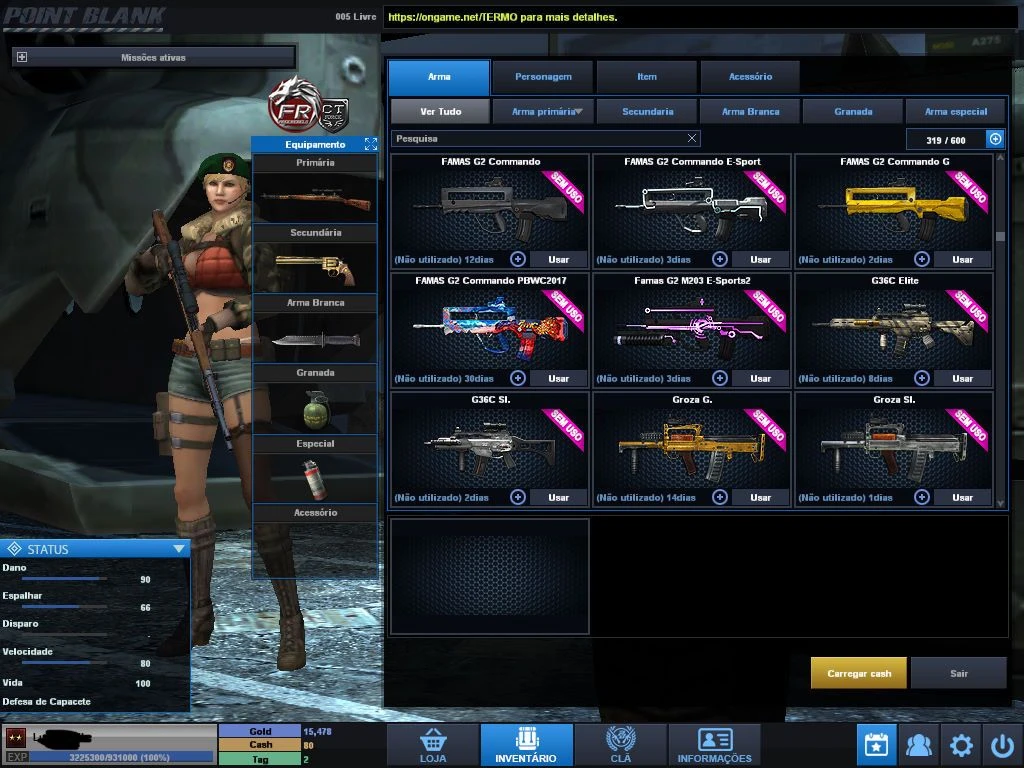Expand inventory capacity with plus button
Viewport: 1024px width, 768px height.
pos(995,140)
